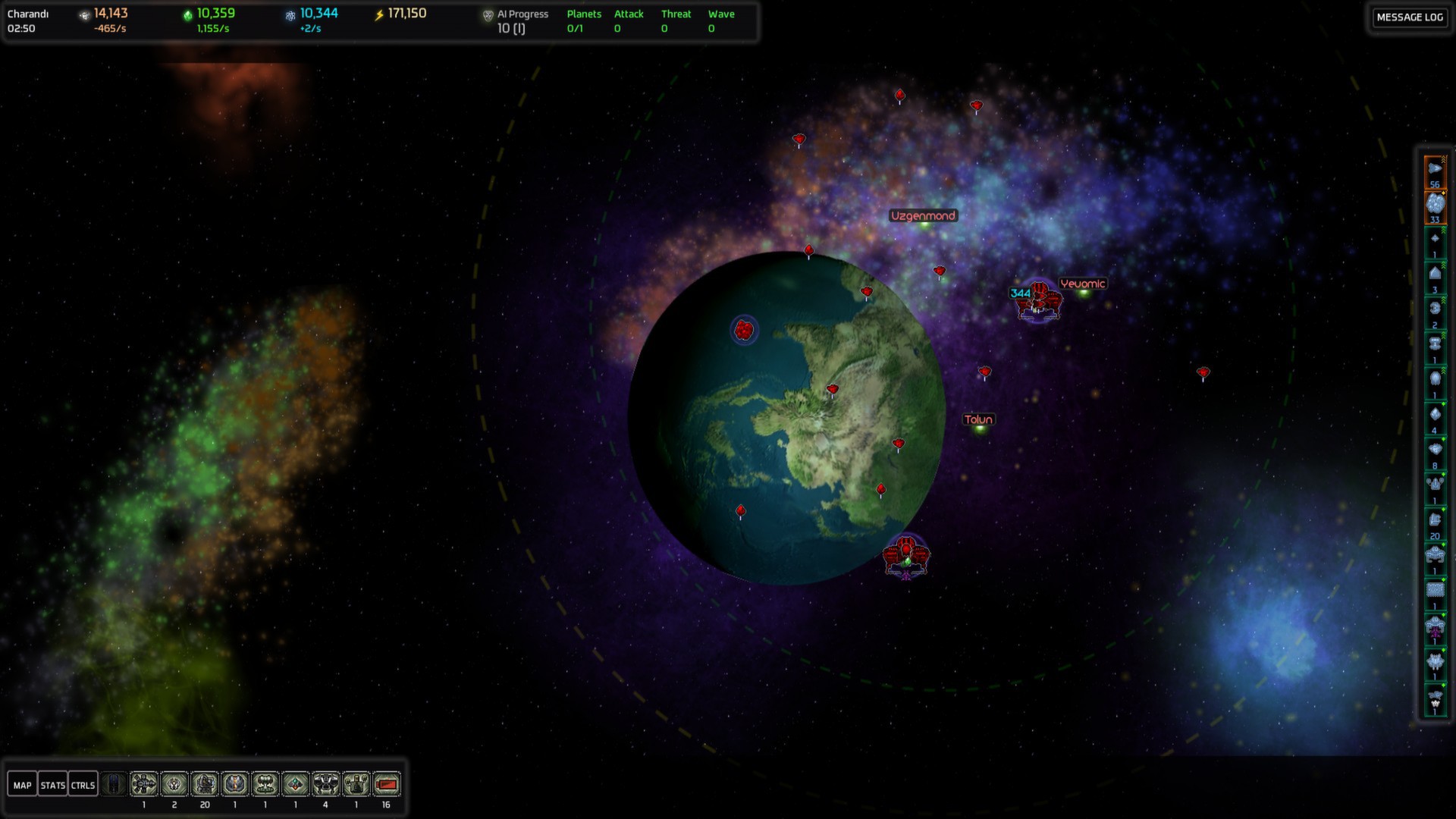The height and width of the screenshot is (819, 1456).
Task: Open the MESSAGE LOG
Action: tap(1409, 17)
